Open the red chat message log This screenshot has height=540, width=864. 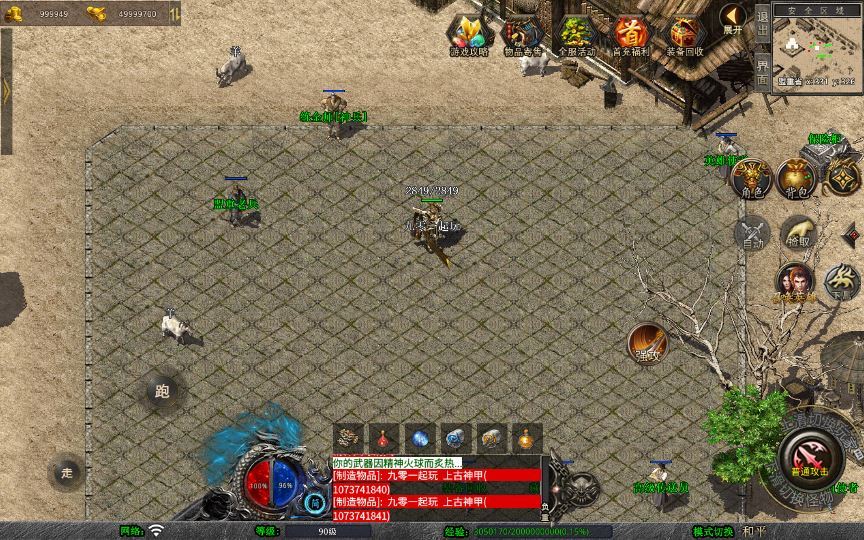(436, 489)
